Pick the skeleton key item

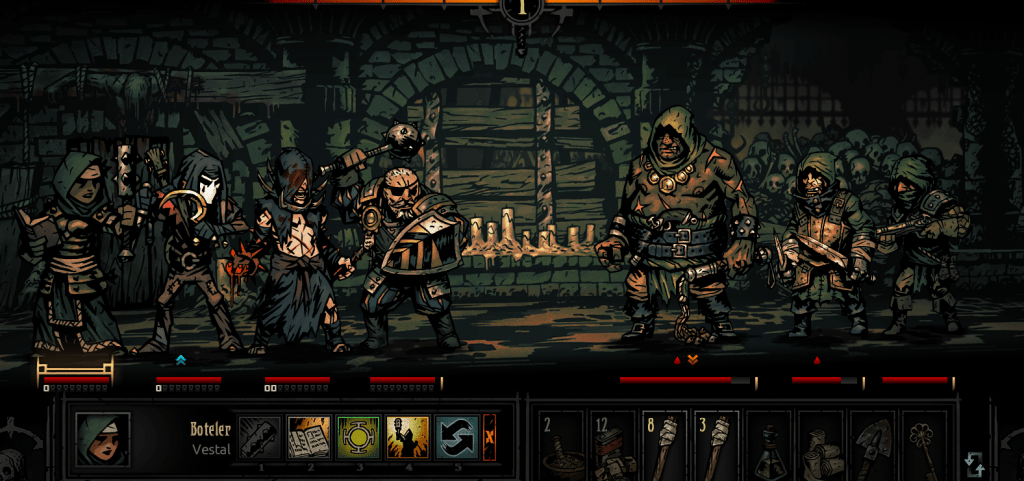[x=926, y=440]
